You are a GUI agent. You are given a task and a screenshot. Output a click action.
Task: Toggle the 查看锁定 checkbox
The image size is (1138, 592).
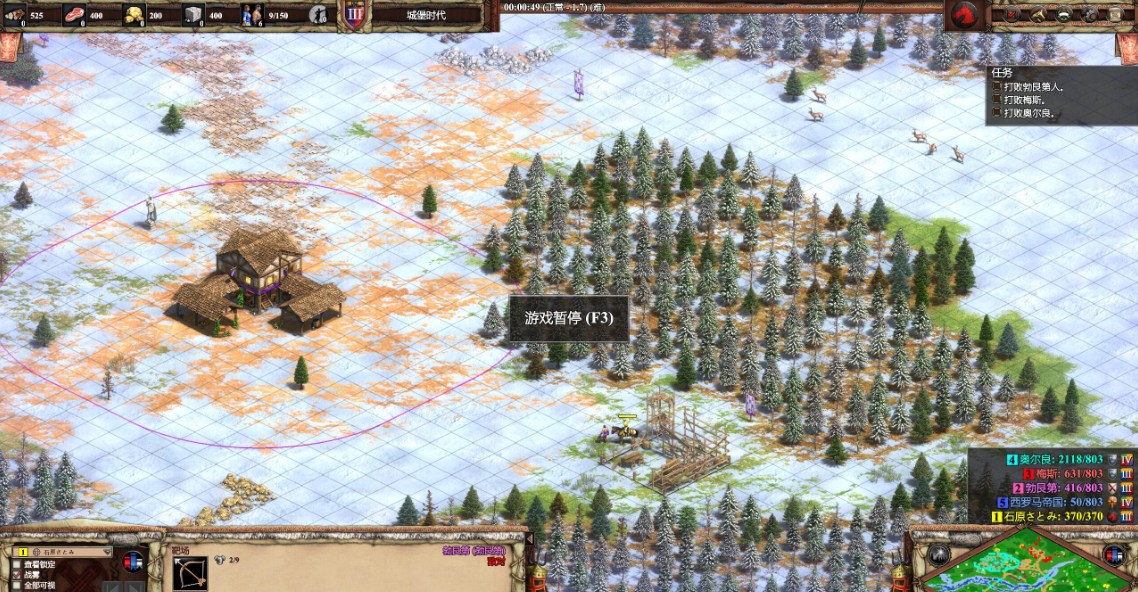click(19, 565)
